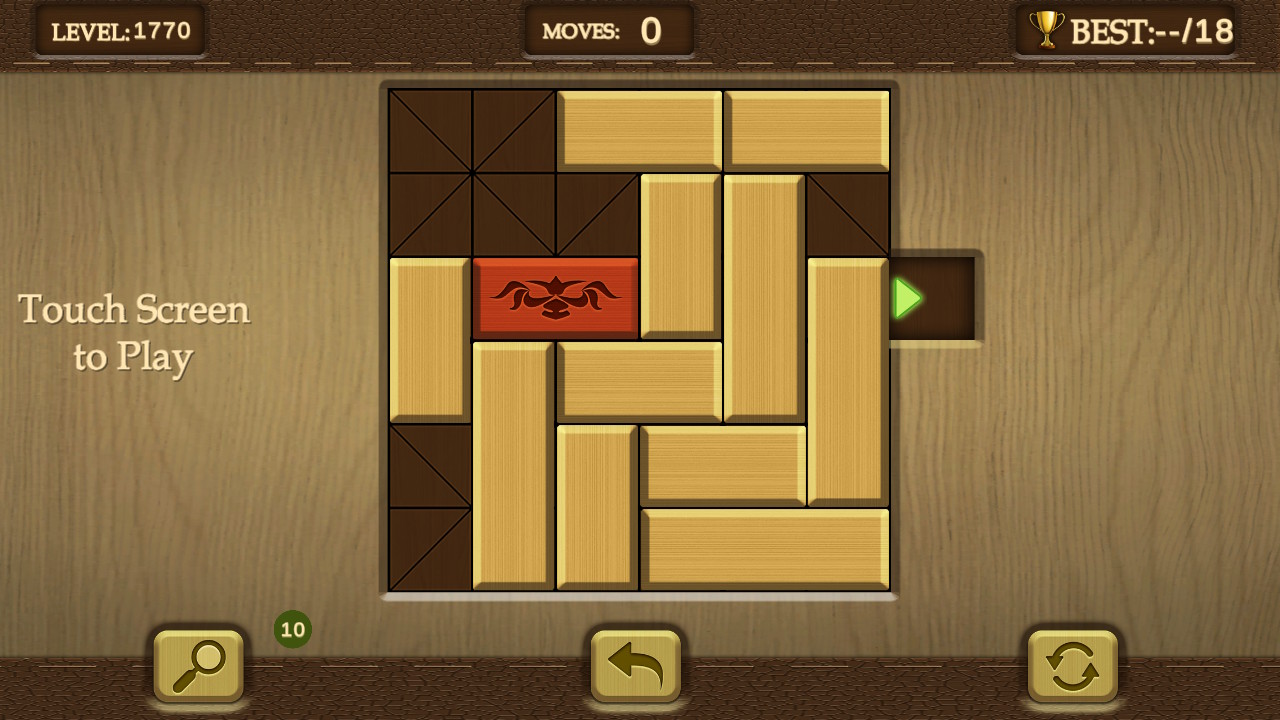Click the BEST:--/18 score plate

(x=1125, y=29)
